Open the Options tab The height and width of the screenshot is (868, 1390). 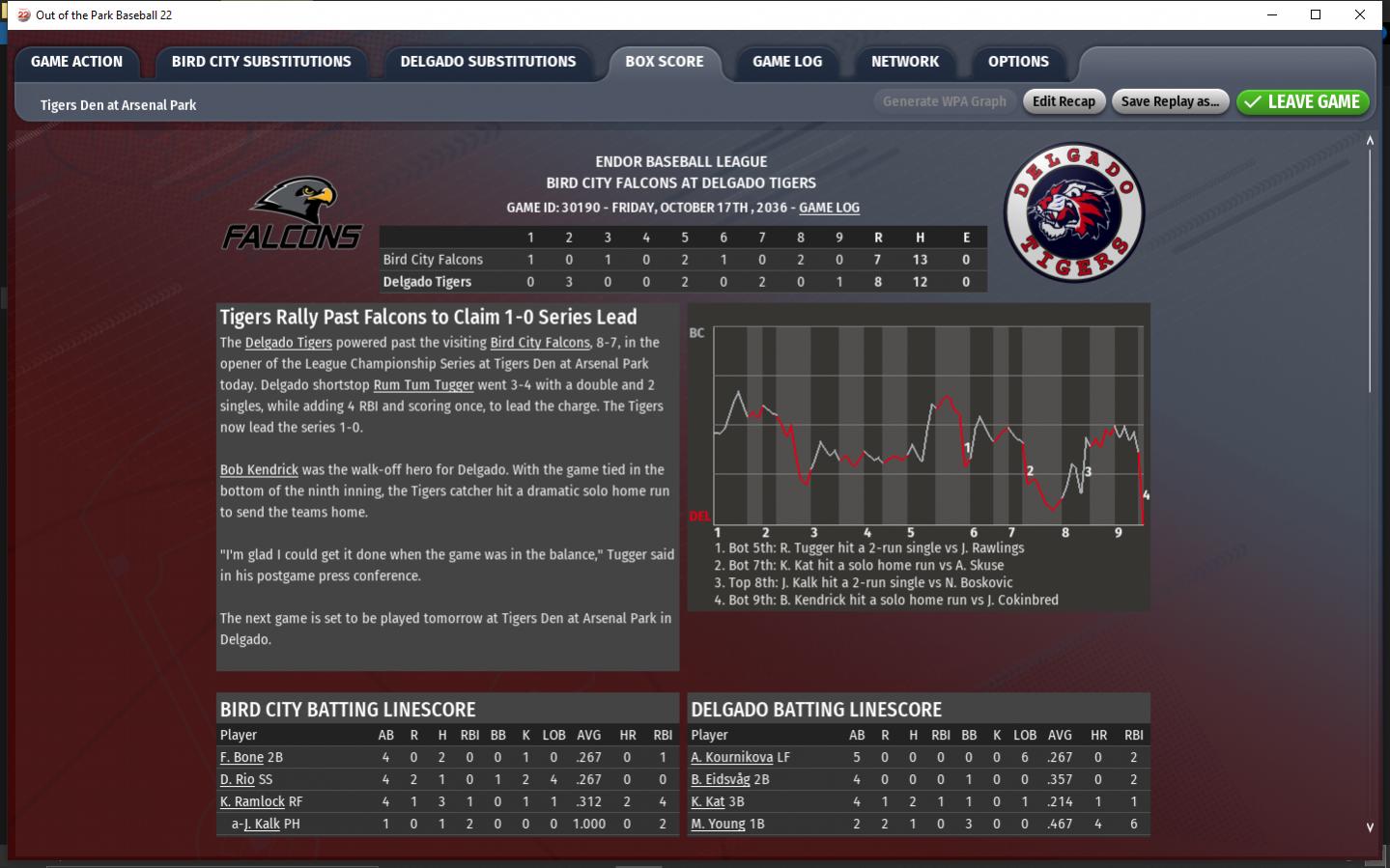click(1018, 62)
